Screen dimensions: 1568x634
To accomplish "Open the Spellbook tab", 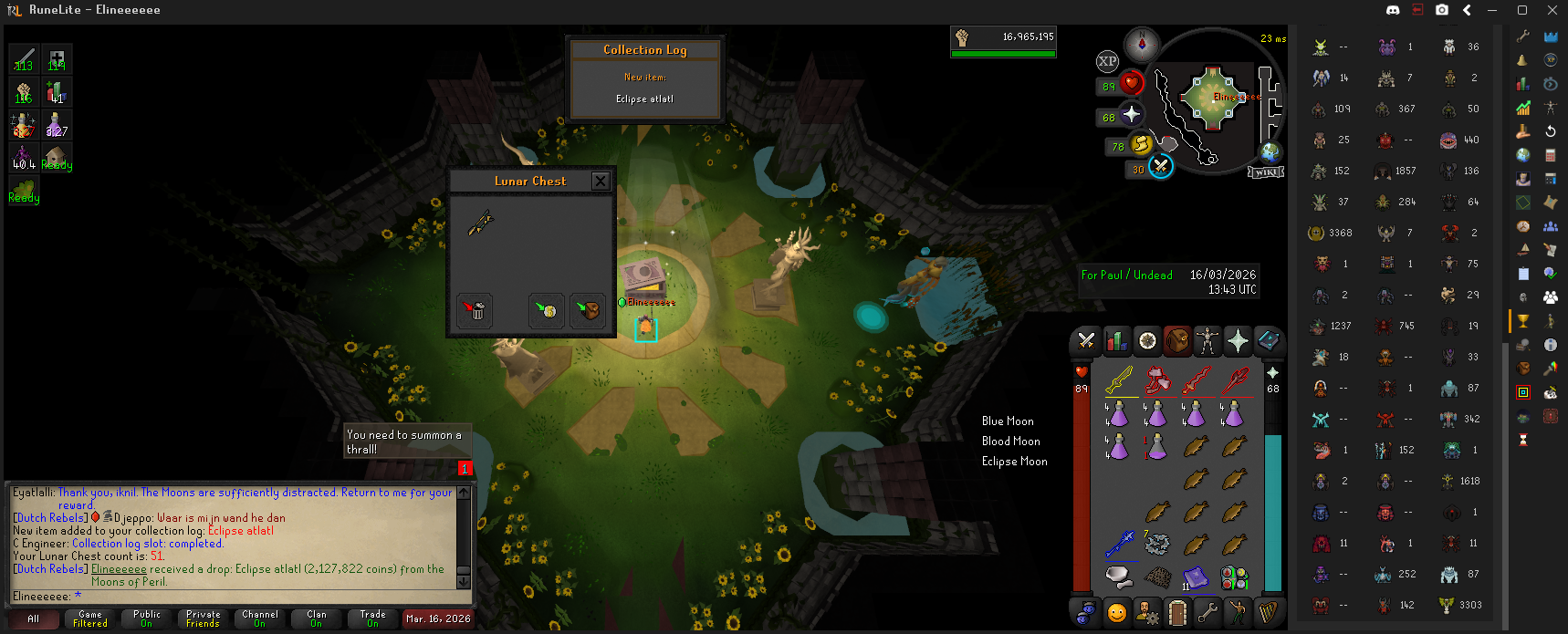I will point(1269,341).
